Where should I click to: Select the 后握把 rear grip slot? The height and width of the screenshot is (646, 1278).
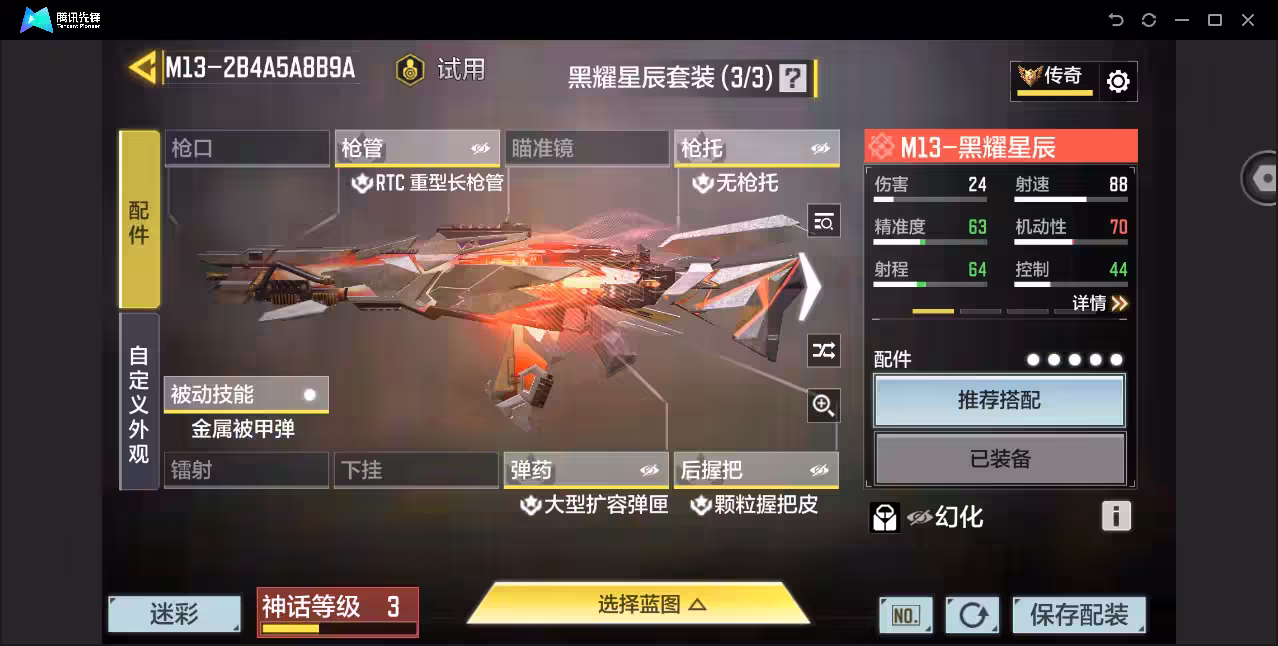tap(756, 470)
